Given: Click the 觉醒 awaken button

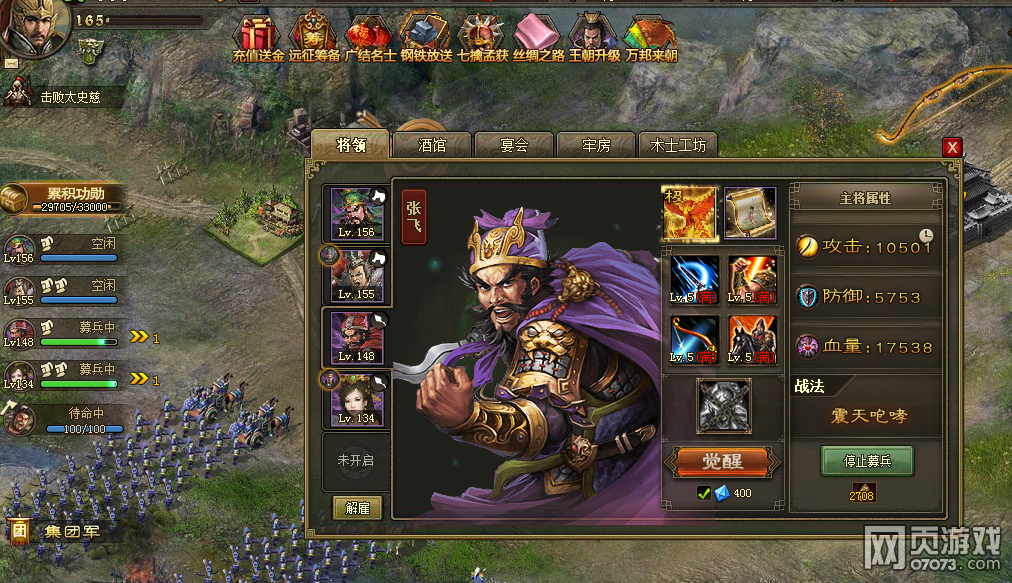Looking at the screenshot, I should click(721, 462).
